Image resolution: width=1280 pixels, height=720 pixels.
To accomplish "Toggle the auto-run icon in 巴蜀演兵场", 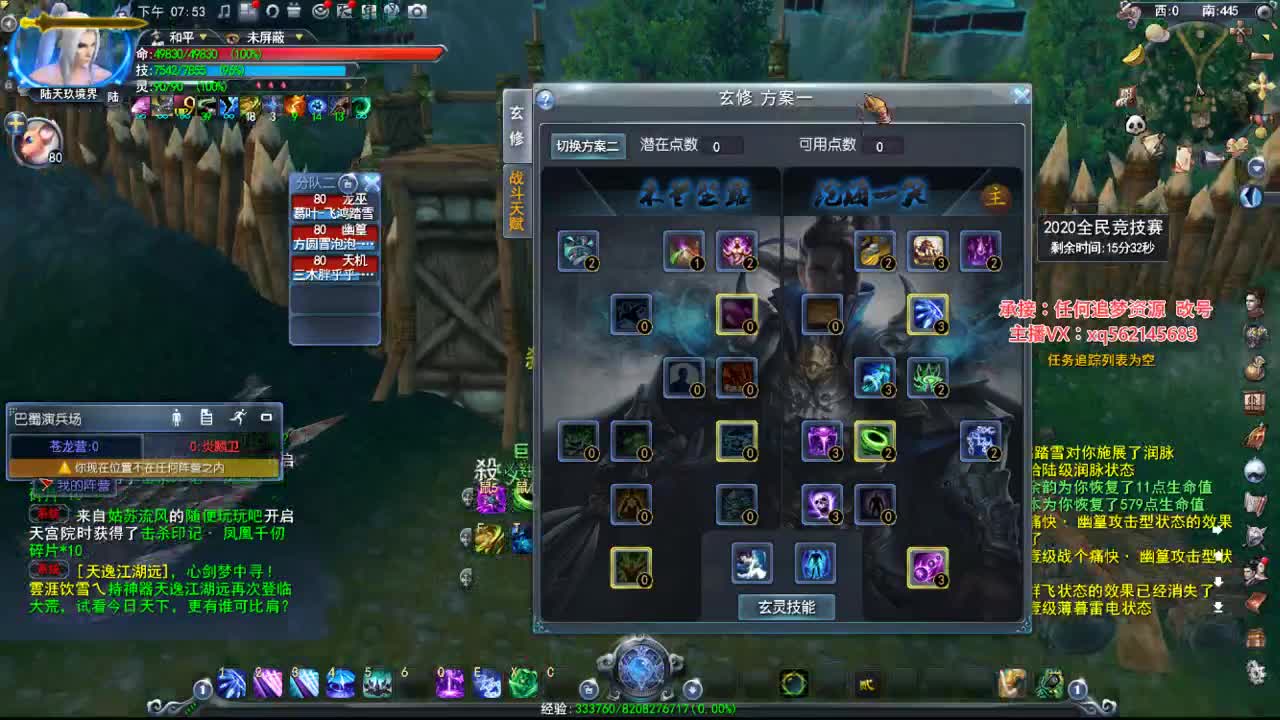I will (238, 418).
